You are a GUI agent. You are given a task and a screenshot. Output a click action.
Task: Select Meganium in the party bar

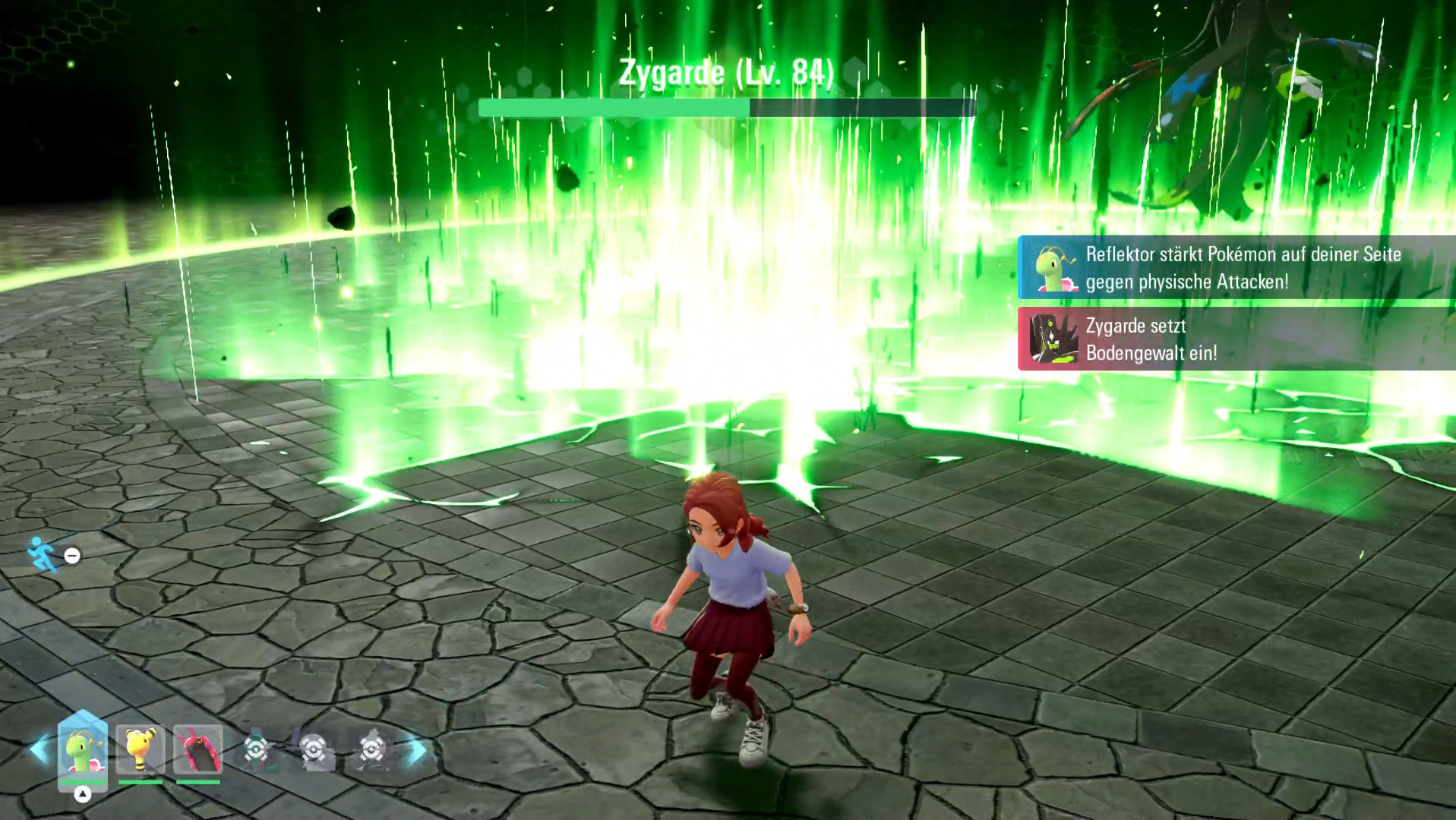coord(82,750)
